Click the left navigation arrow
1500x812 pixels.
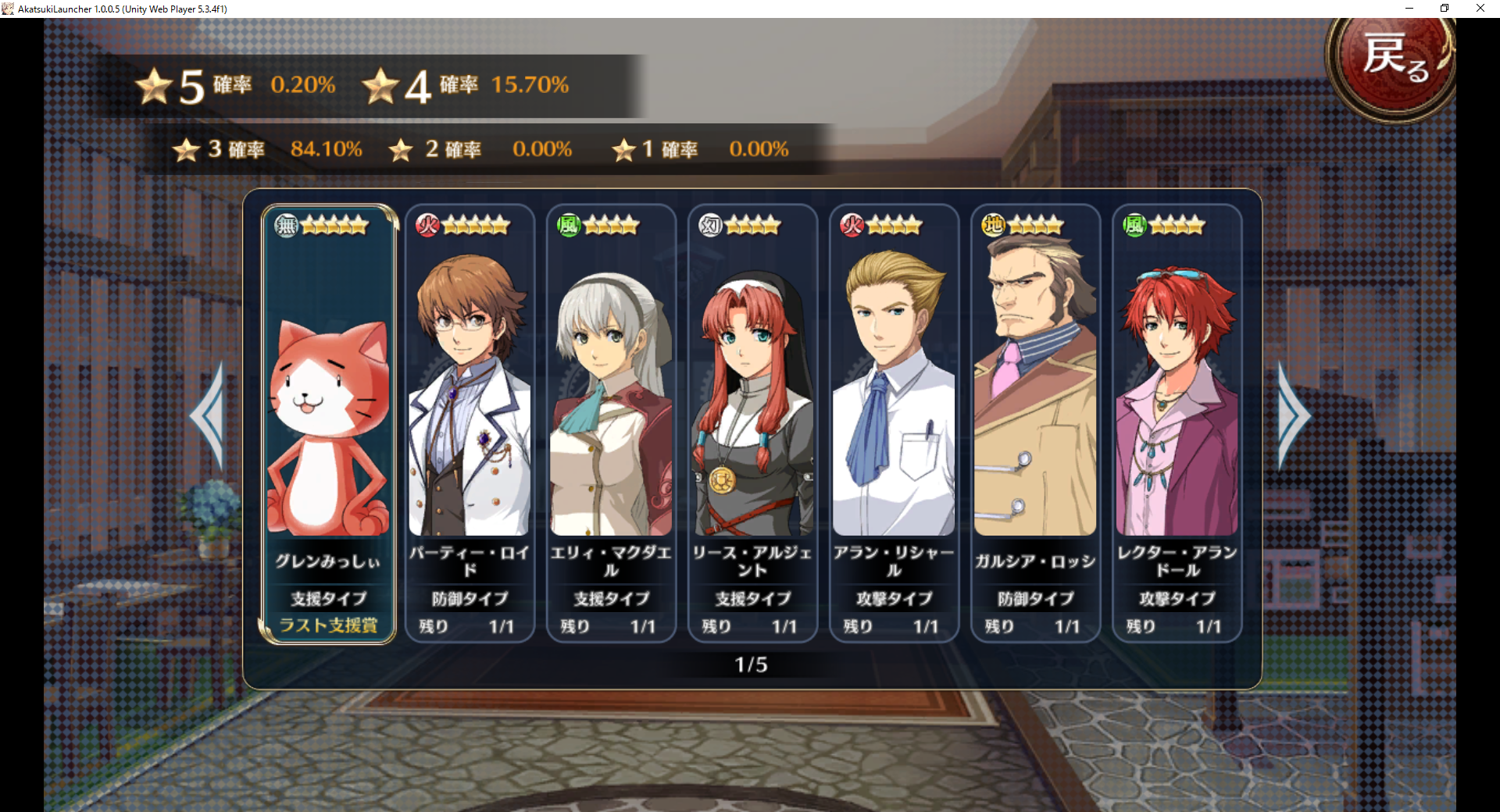point(212,418)
